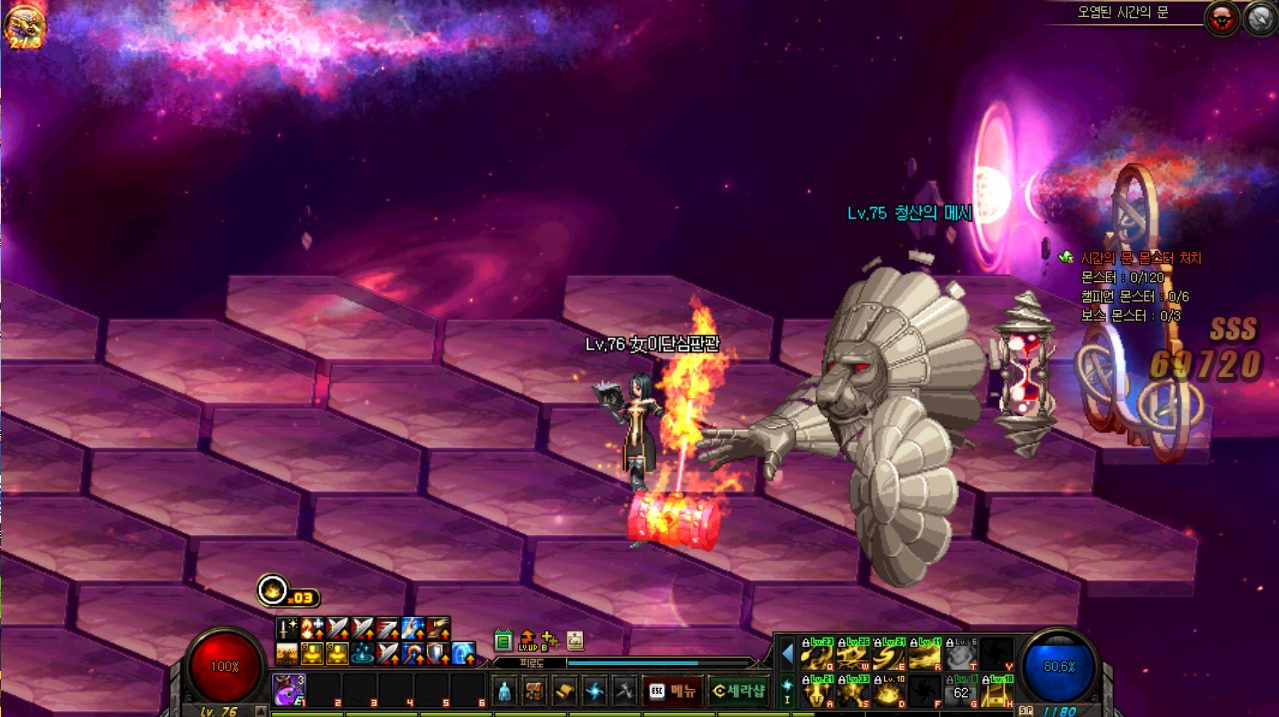1279x717 pixels.
Task: Open the scroll quest log button
Action: point(565,690)
